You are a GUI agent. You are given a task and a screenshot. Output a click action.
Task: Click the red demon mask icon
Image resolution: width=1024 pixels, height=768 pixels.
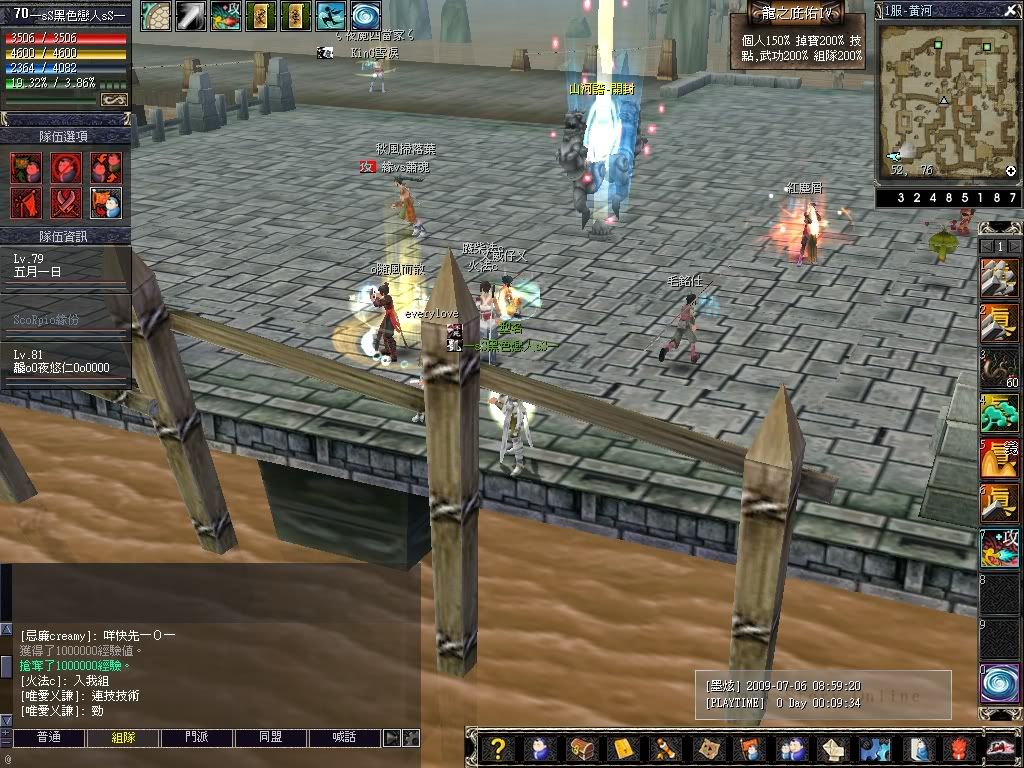click(958, 748)
